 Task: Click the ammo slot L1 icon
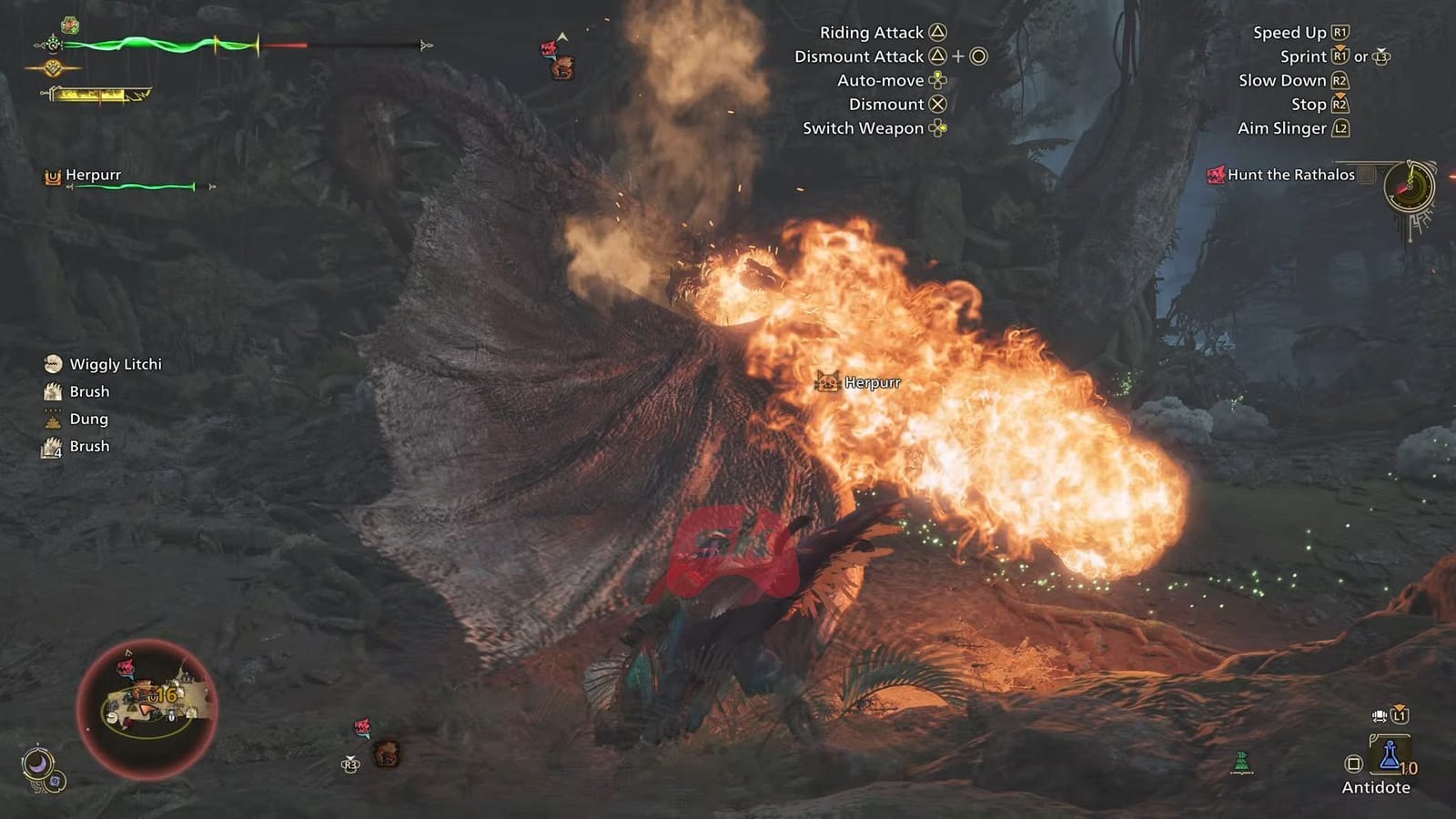pyautogui.click(x=1399, y=716)
